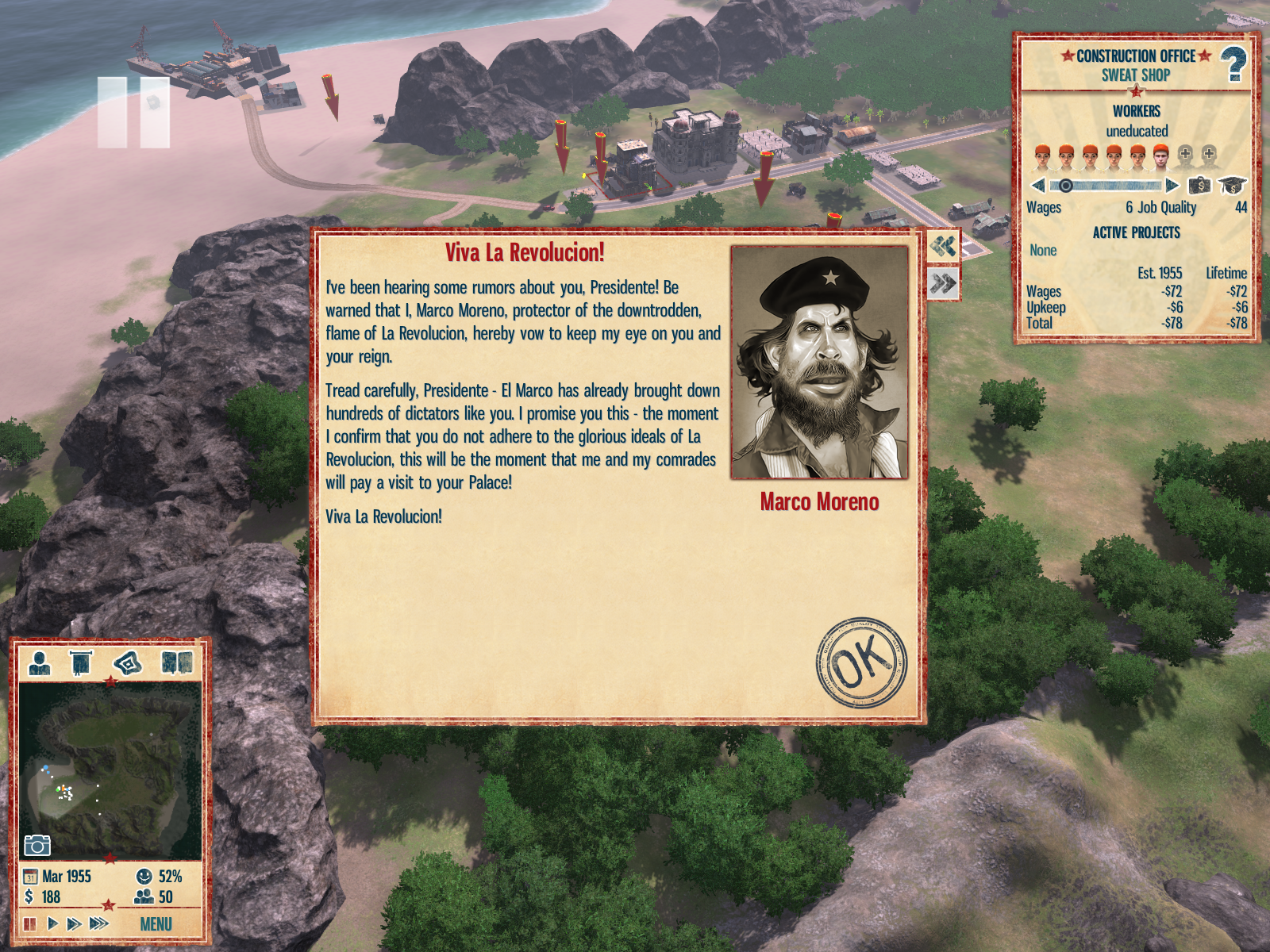Set game speed to normal play
1270x952 pixels.
tap(52, 923)
